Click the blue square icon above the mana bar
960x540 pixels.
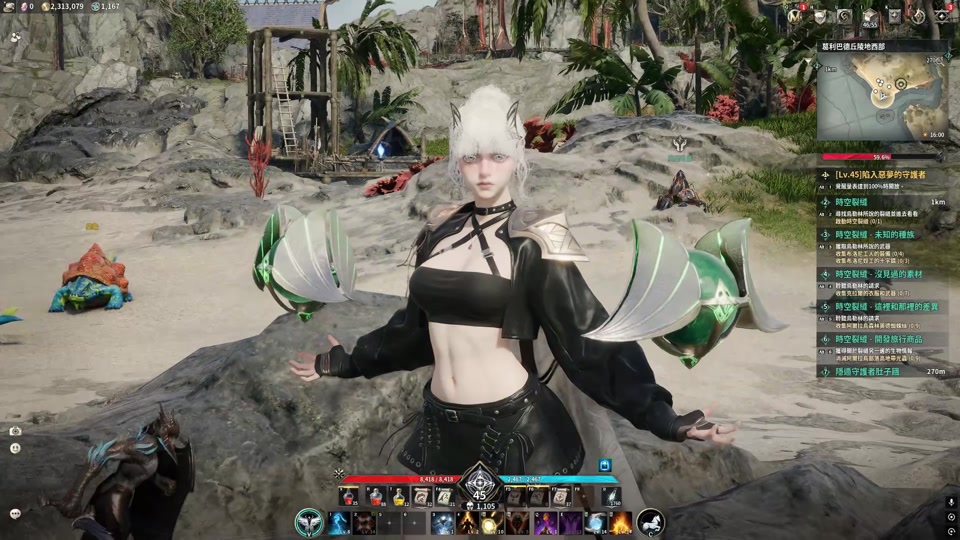point(605,465)
